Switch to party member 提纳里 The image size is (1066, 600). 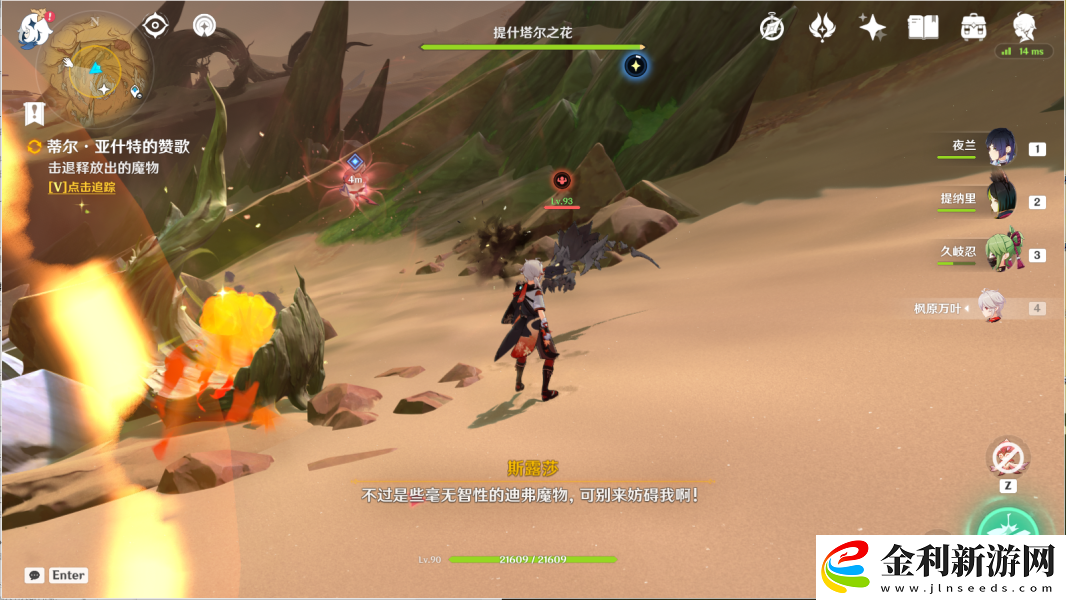coord(1001,200)
